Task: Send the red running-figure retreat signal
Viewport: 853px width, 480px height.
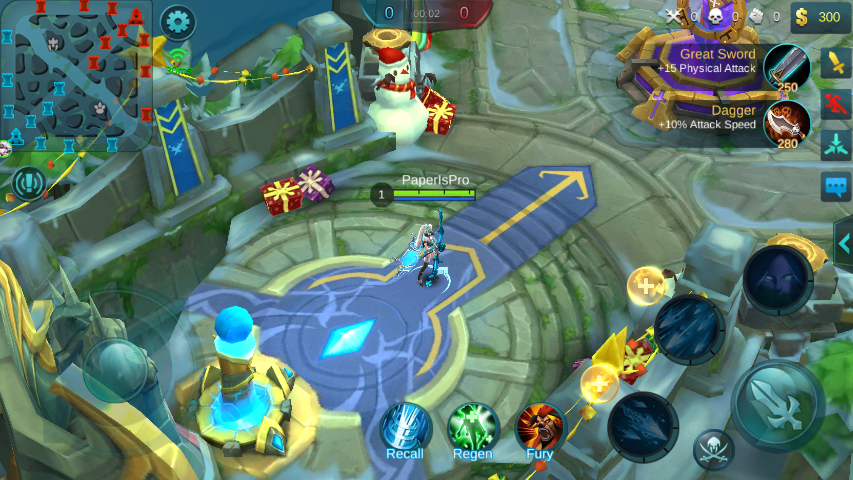Action: 836,104
